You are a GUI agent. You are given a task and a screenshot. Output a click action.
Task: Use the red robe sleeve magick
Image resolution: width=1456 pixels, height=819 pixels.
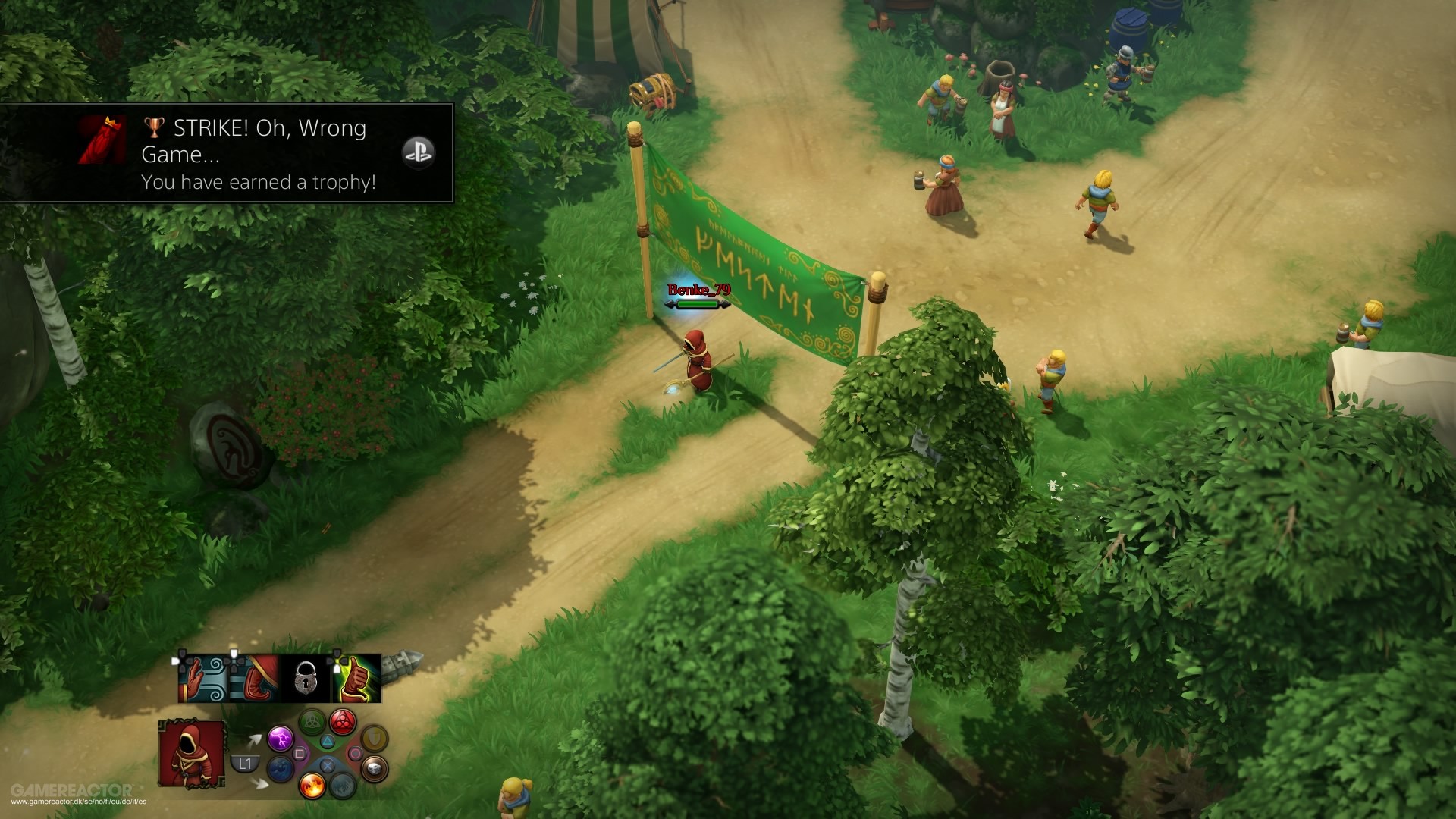255,679
